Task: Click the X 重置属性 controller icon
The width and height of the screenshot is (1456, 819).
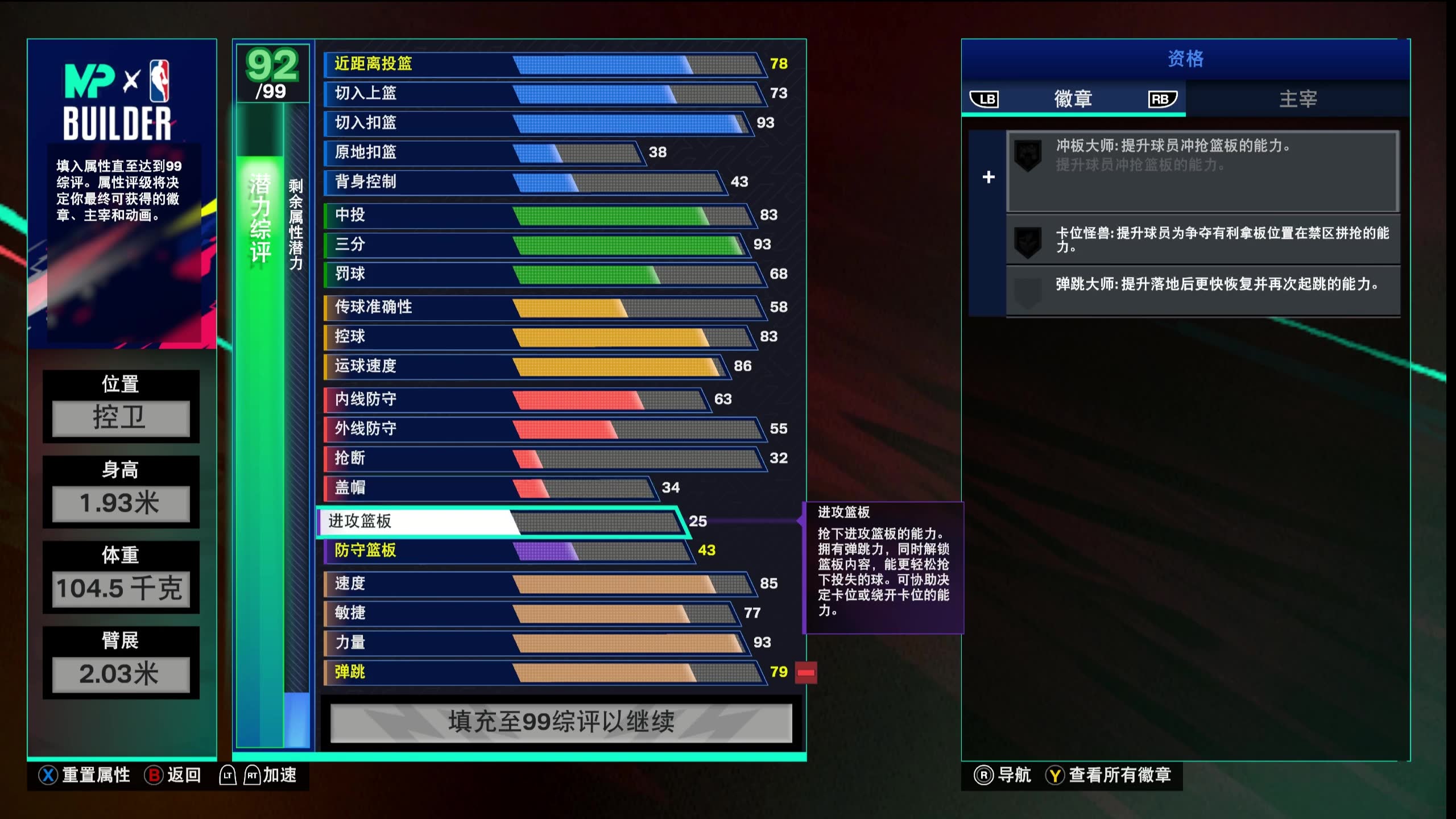Action: click(48, 775)
